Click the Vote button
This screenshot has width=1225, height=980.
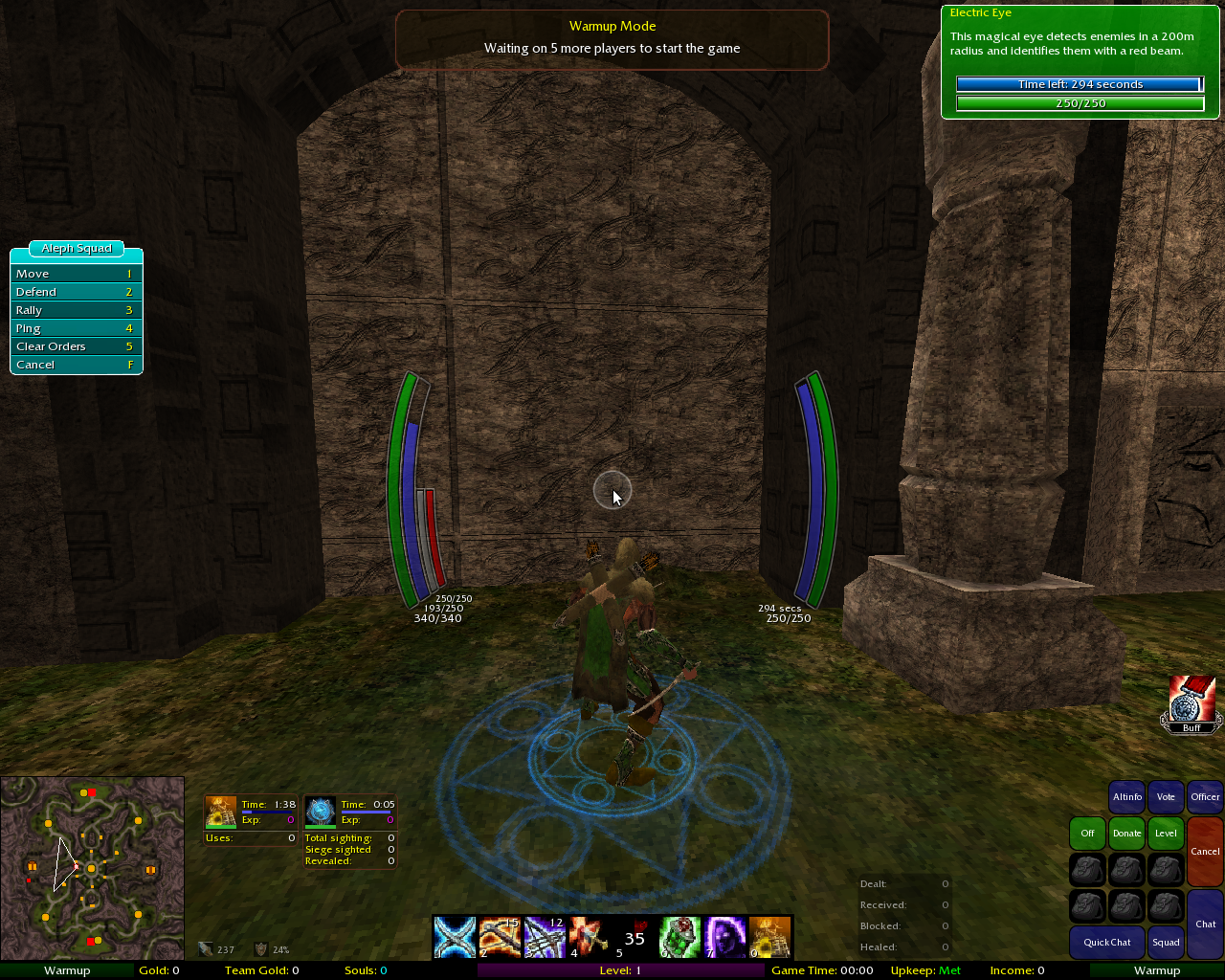pos(1166,797)
